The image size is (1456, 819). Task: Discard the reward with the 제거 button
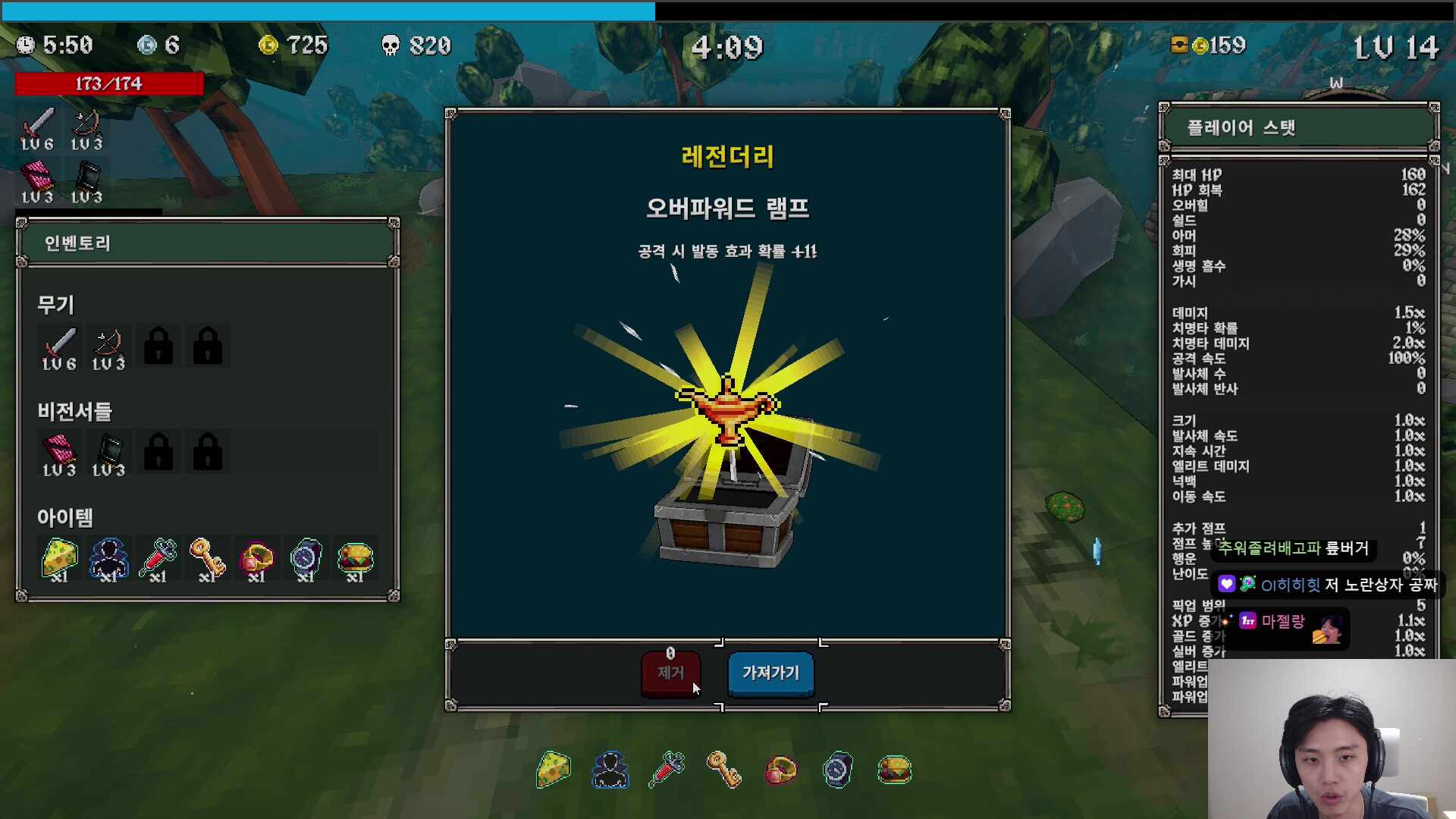pos(670,673)
